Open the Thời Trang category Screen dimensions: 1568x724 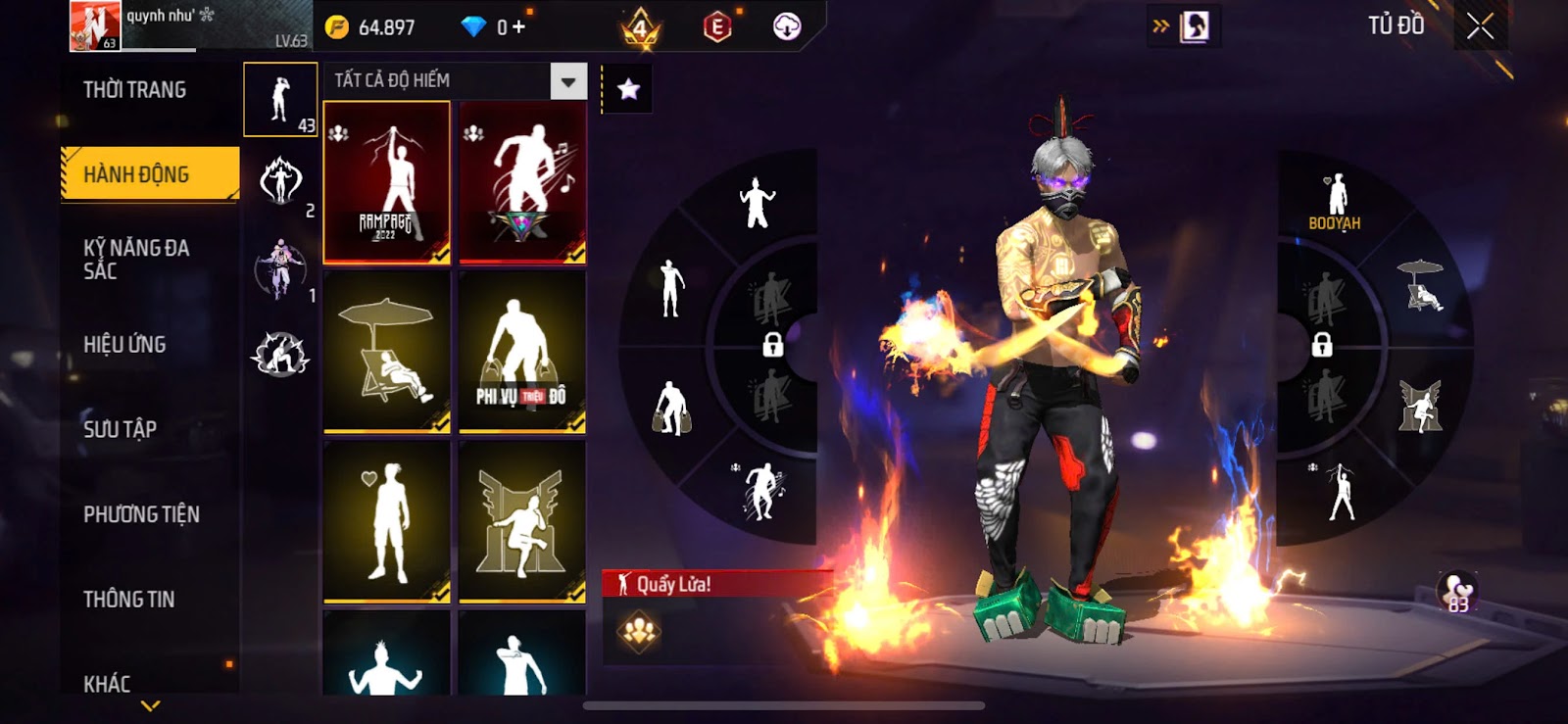(135, 90)
